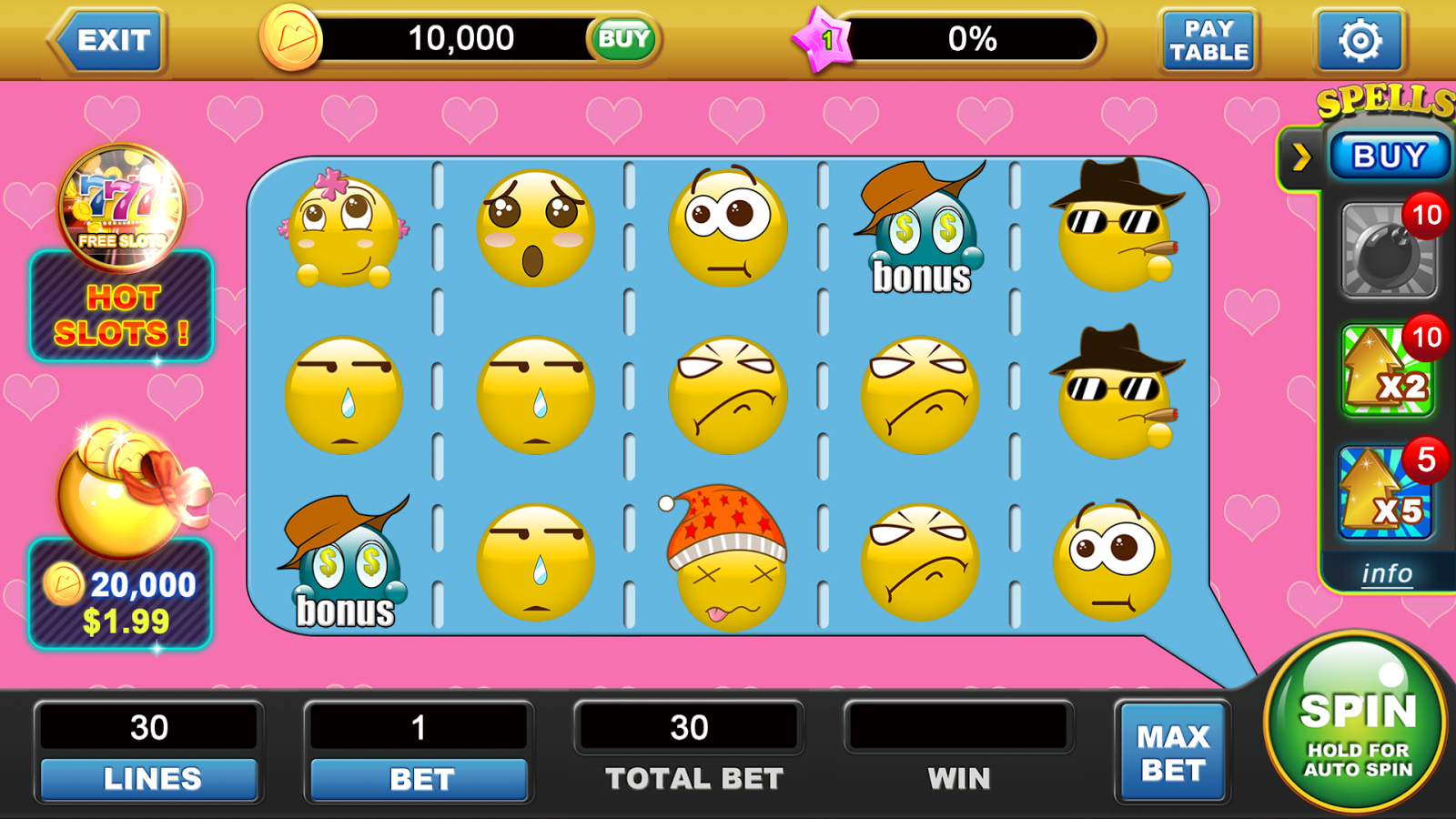Image resolution: width=1456 pixels, height=819 pixels.
Task: Buy more coins with the green BUY button
Action: [x=623, y=39]
